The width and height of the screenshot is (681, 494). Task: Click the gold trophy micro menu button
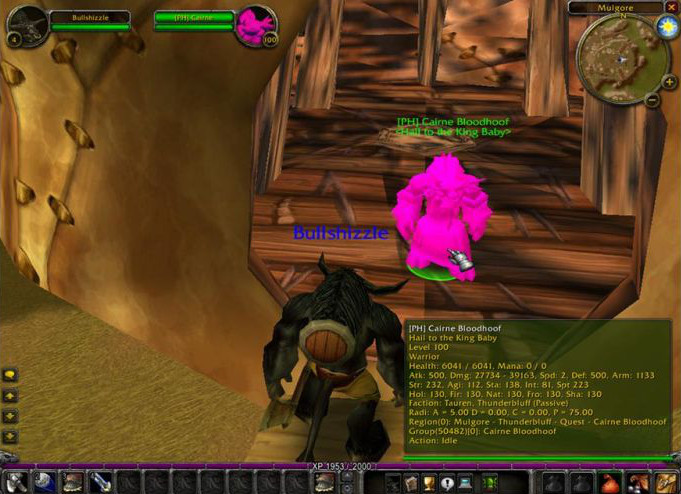[427, 483]
